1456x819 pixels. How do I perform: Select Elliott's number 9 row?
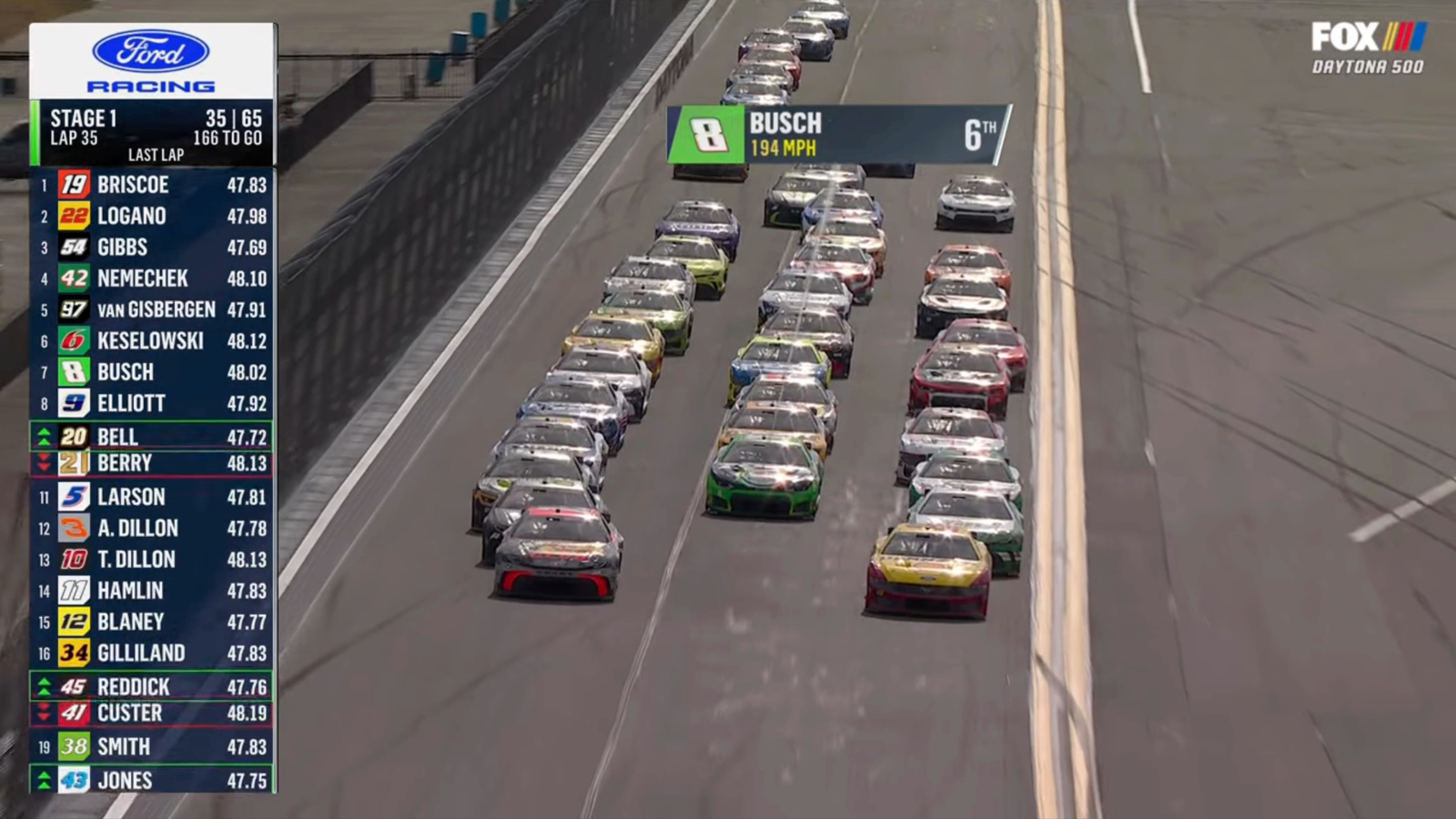153,403
